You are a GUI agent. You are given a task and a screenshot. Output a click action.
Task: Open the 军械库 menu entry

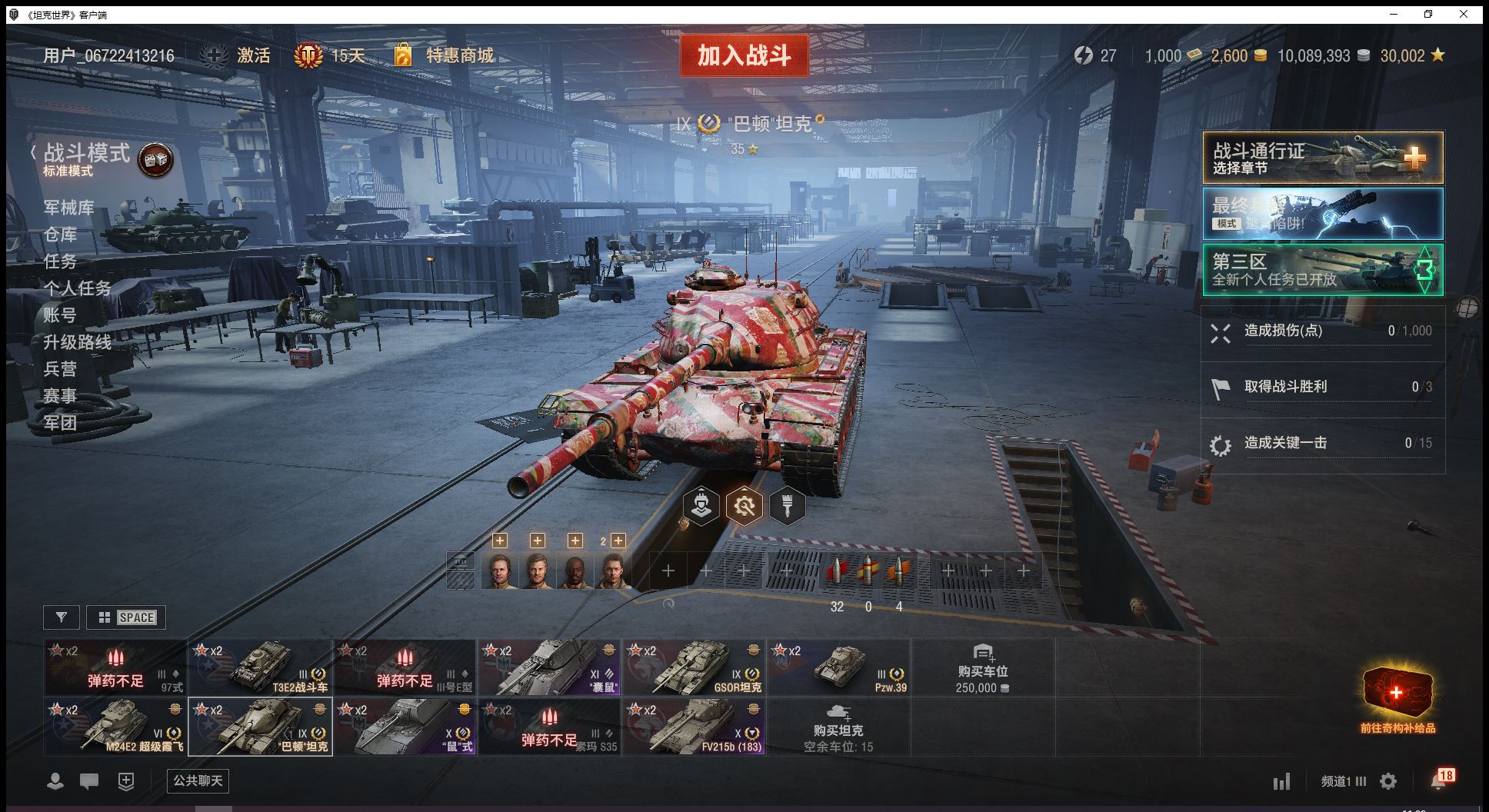(x=69, y=208)
